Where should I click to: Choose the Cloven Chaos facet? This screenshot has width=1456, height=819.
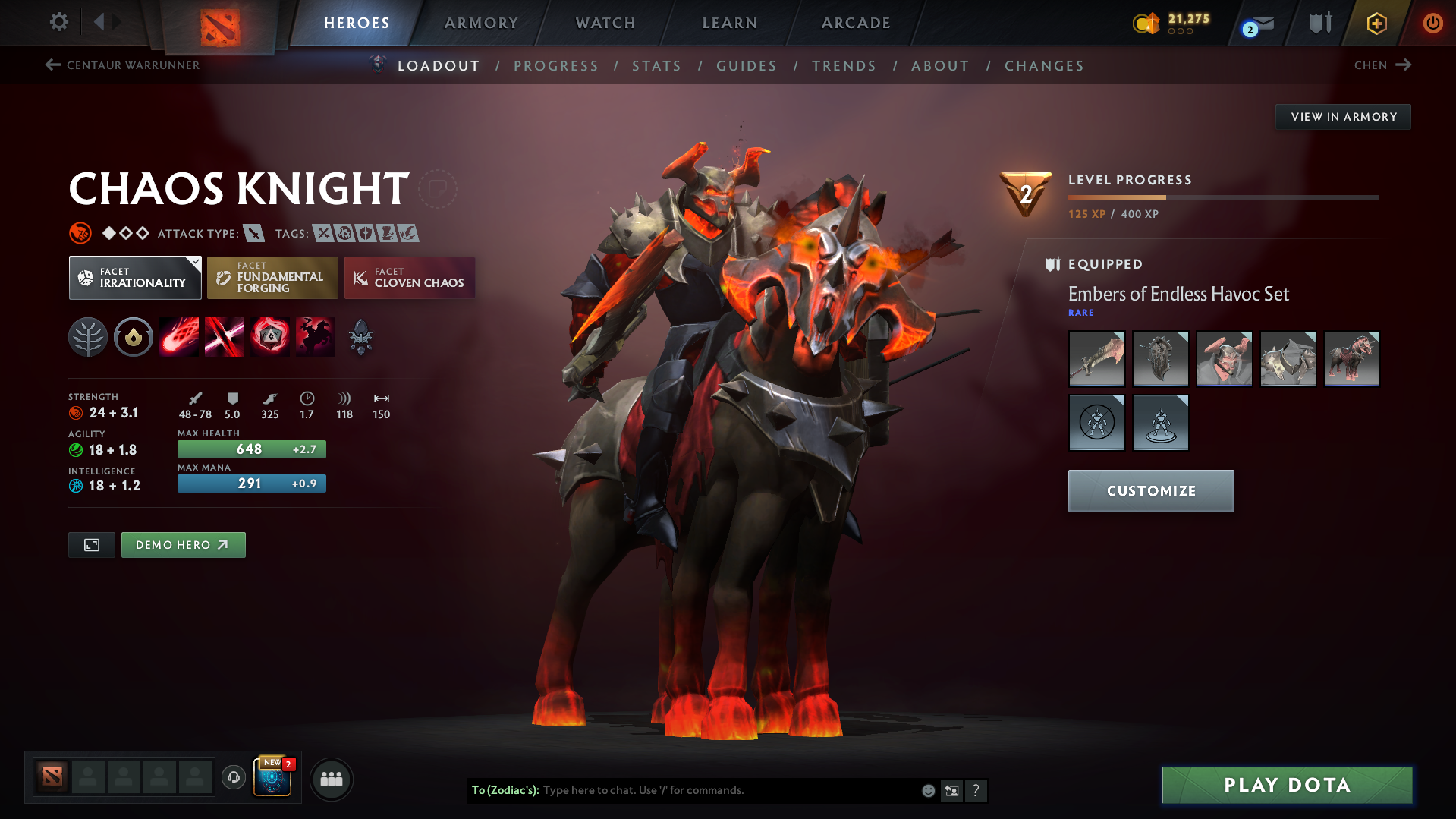click(410, 278)
